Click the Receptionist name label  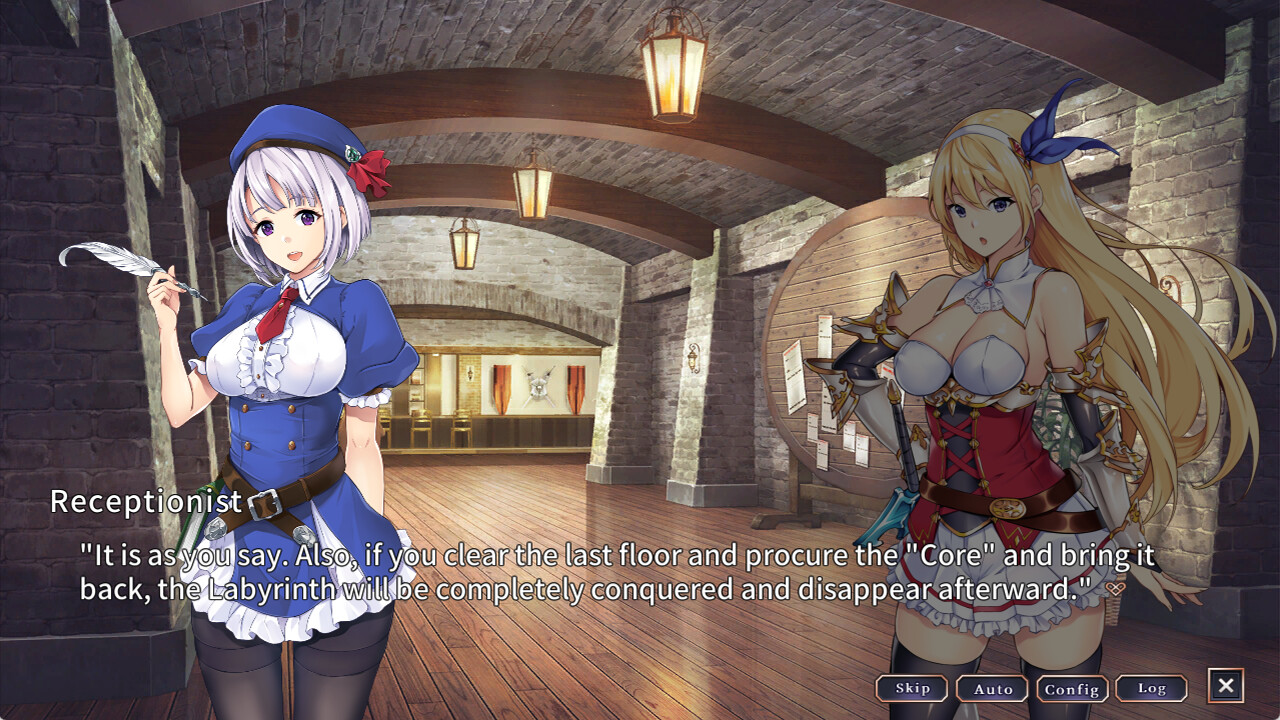(146, 503)
